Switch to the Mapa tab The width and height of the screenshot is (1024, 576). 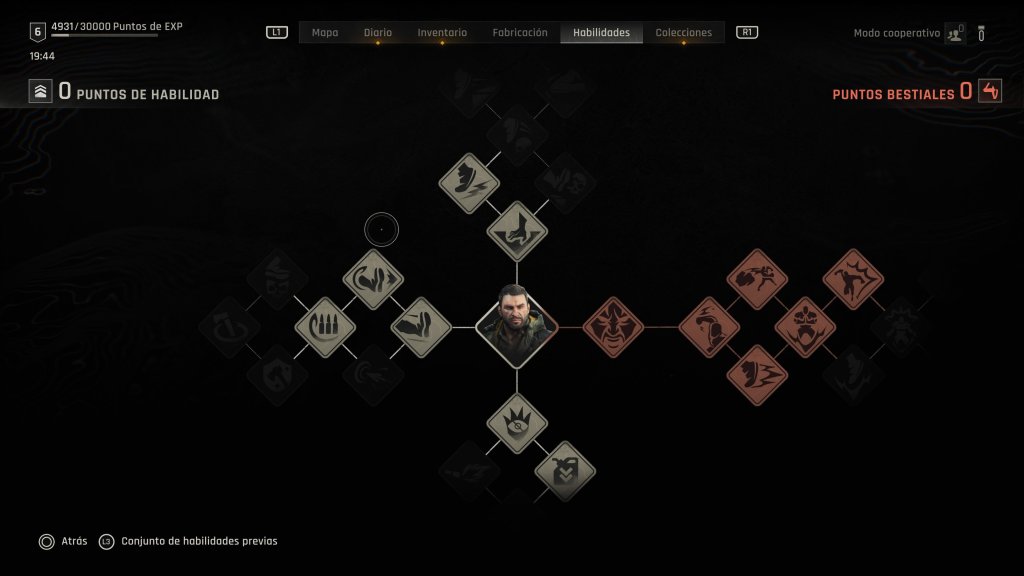point(325,33)
